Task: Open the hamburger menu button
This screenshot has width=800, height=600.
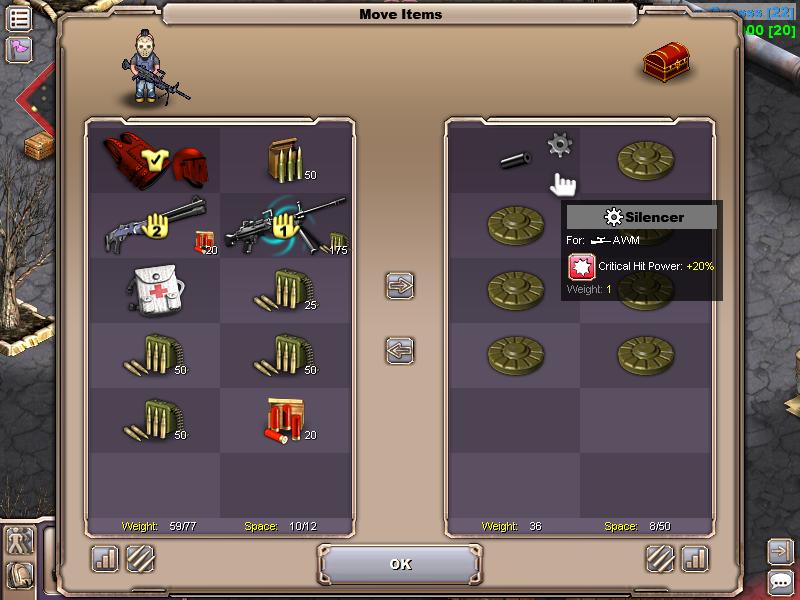Action: click(19, 17)
